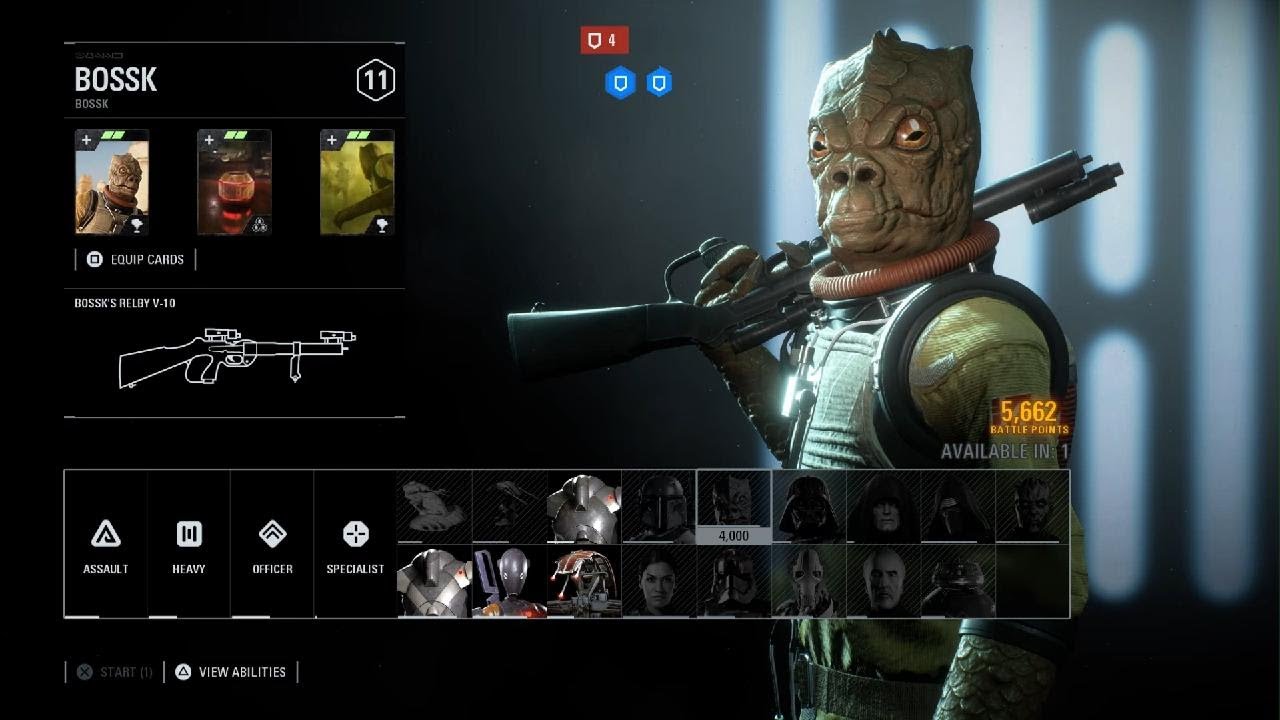Choose the Kylo Ren hero portrait

point(958,507)
